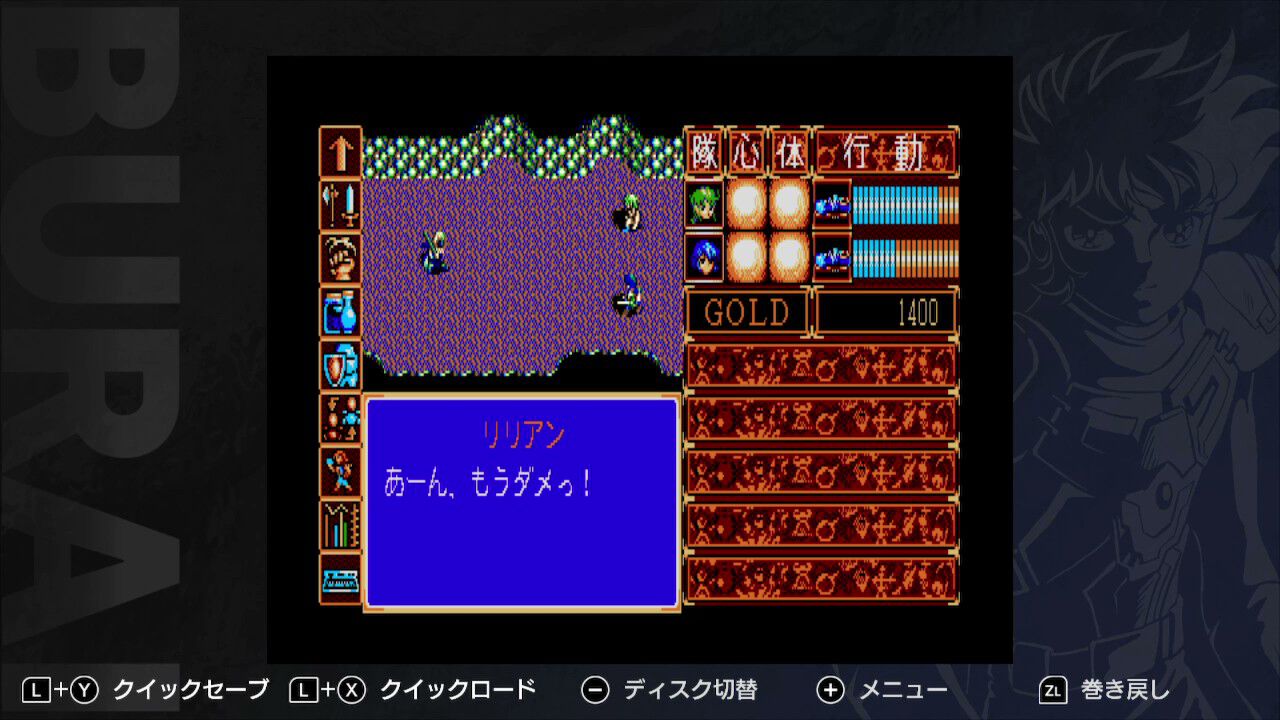This screenshot has height=720, width=1280.
Task: Toggle the second character's 体 status orb
Action: 789,257
